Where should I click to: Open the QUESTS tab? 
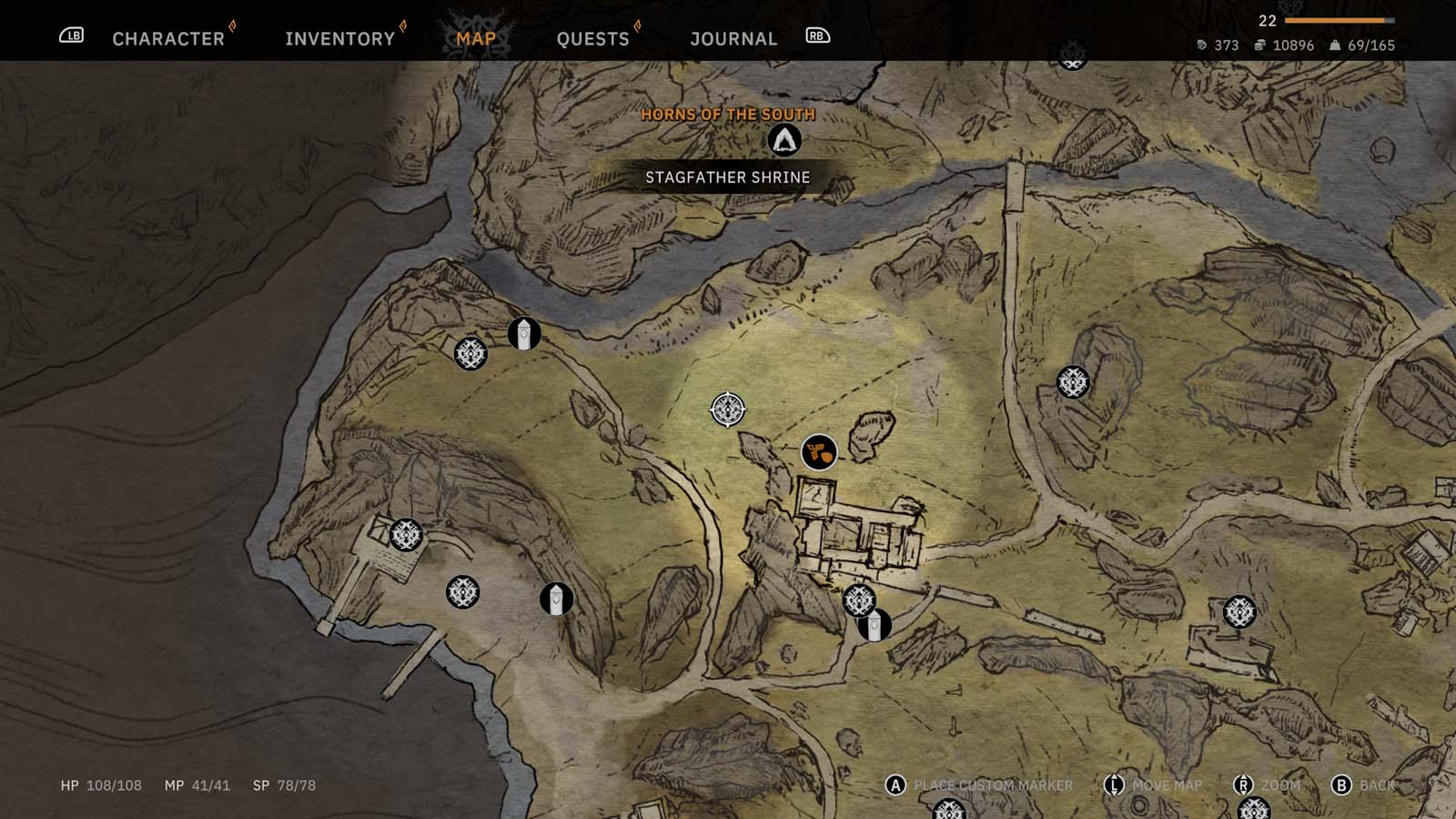(x=592, y=38)
